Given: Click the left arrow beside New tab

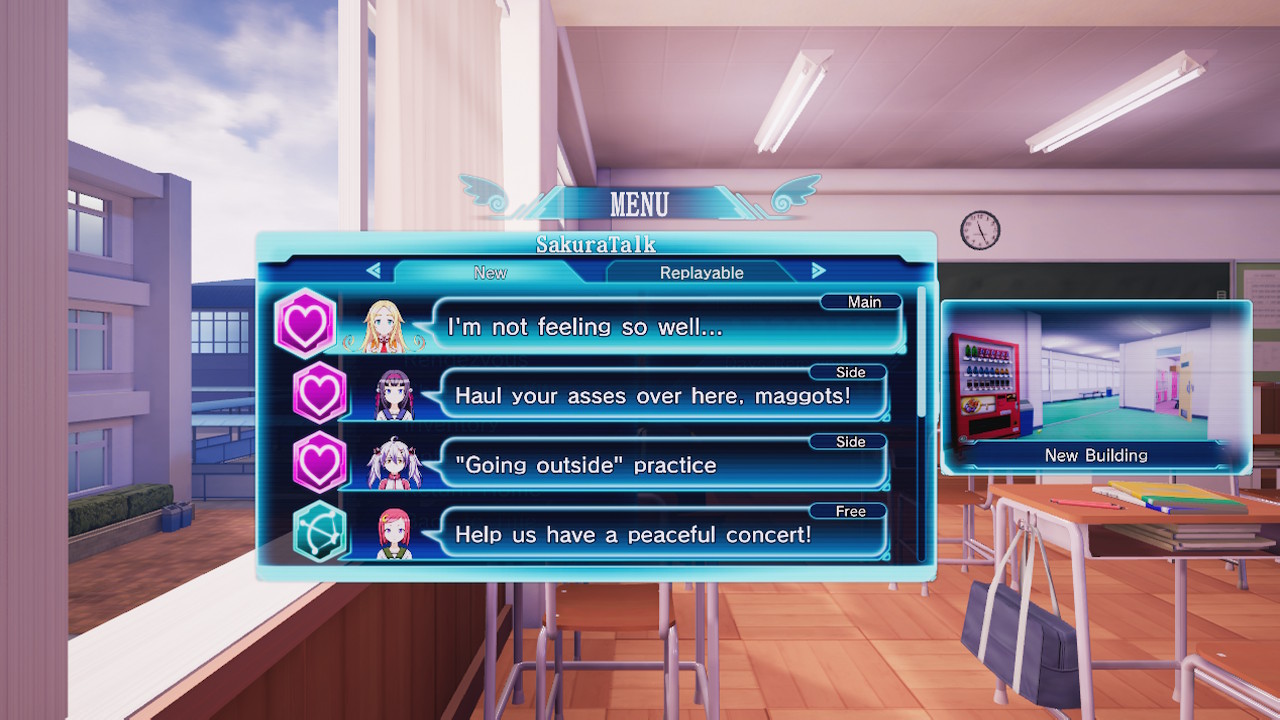Looking at the screenshot, I should (x=374, y=270).
